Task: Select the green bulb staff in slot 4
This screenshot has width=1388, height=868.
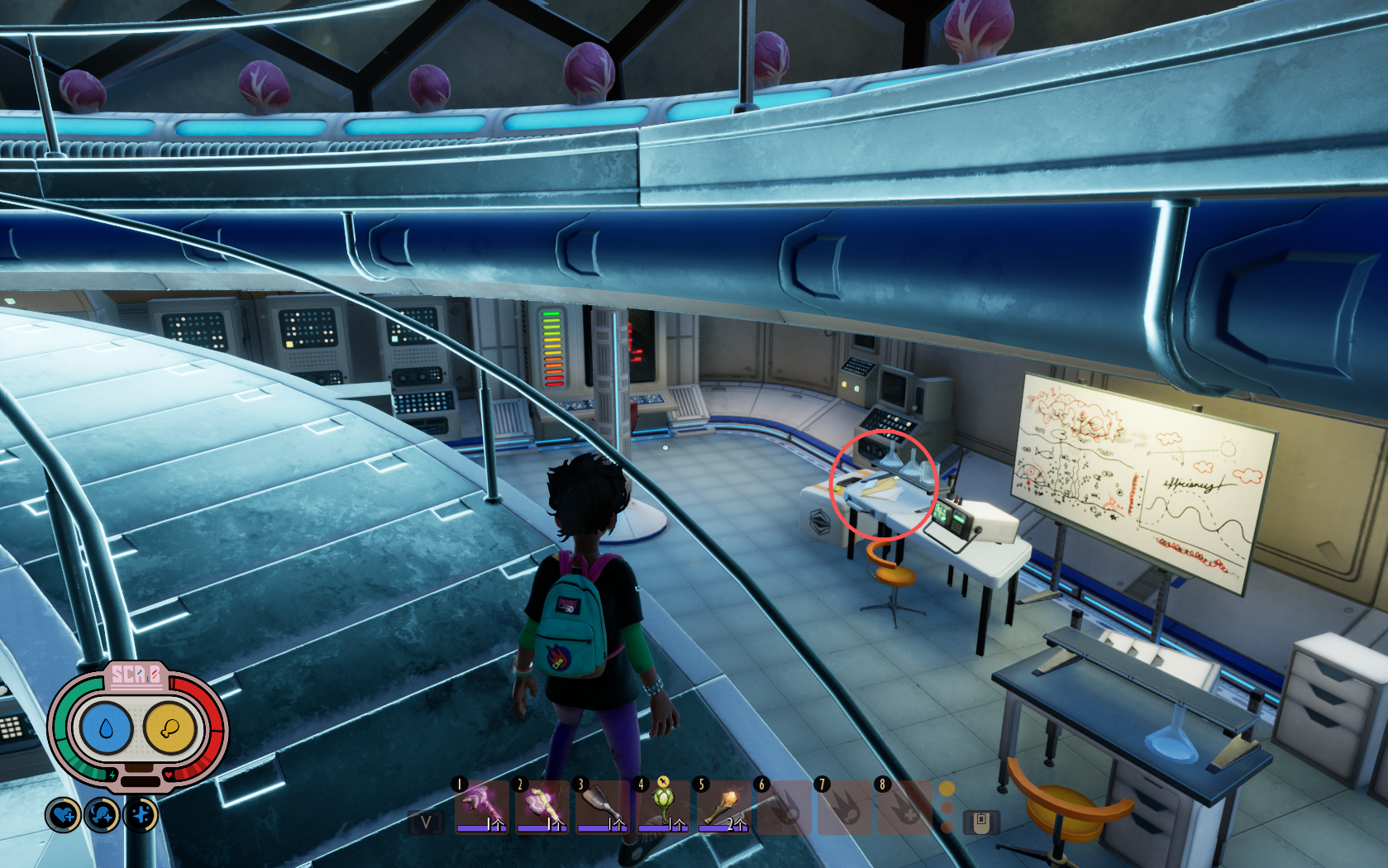Action: click(x=663, y=807)
